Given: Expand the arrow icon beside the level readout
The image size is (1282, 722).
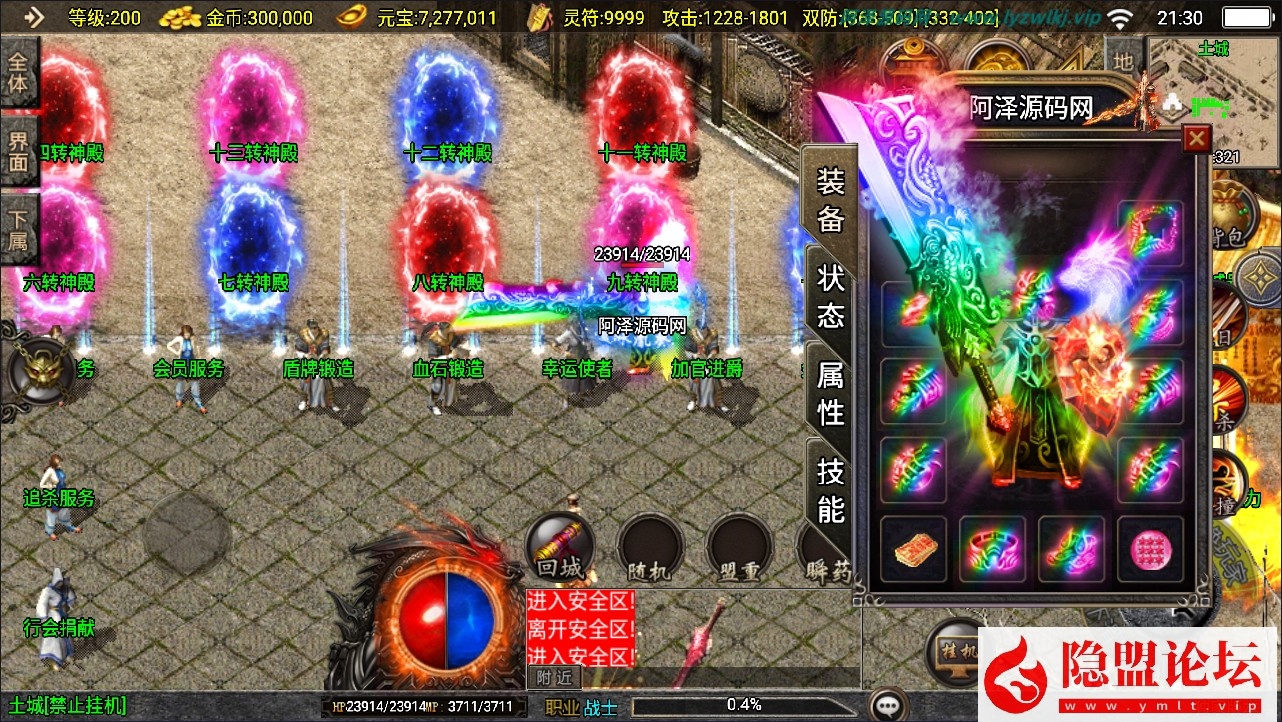Looking at the screenshot, I should click(33, 16).
